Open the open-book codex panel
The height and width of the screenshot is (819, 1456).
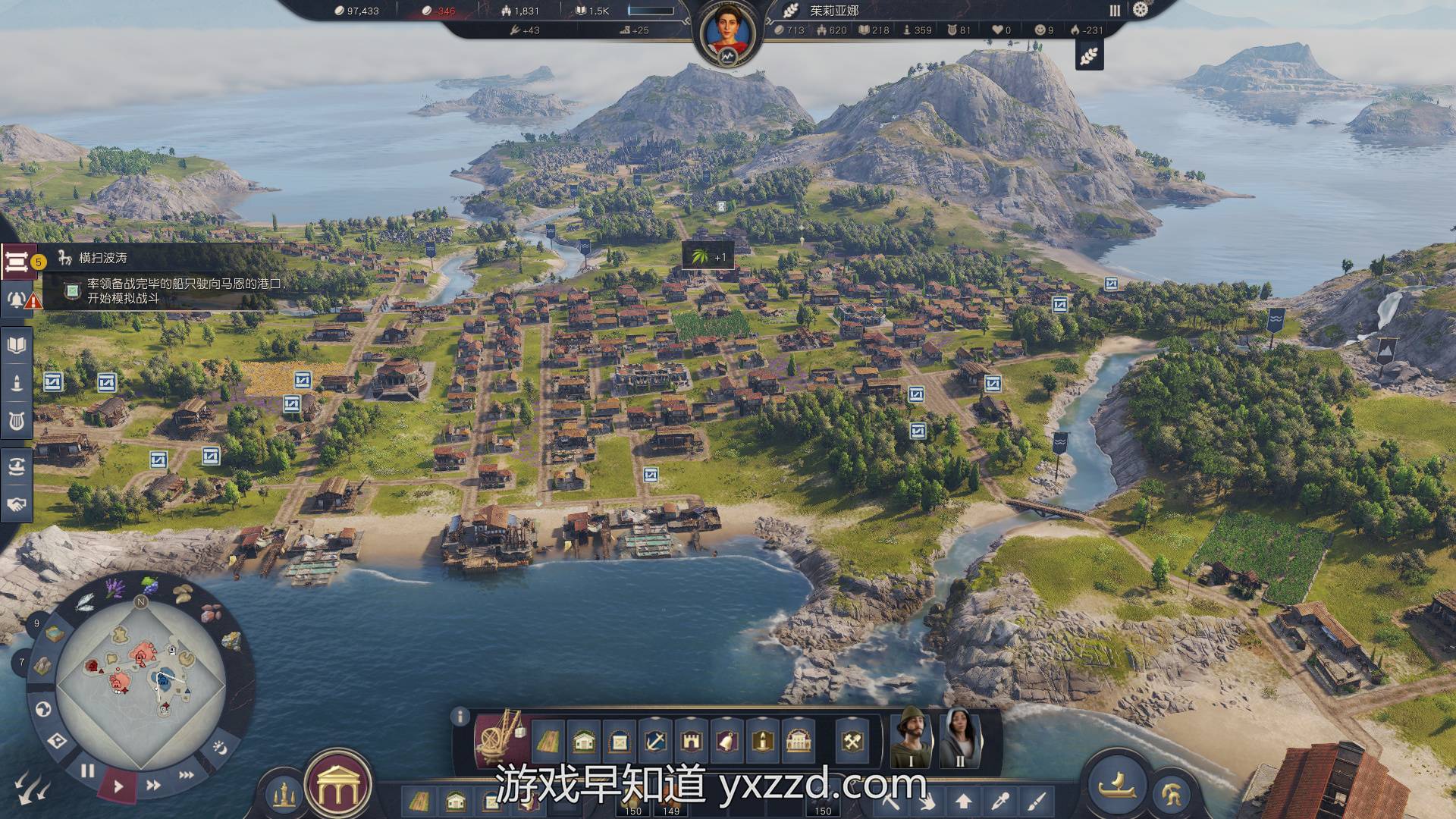pyautogui.click(x=17, y=346)
